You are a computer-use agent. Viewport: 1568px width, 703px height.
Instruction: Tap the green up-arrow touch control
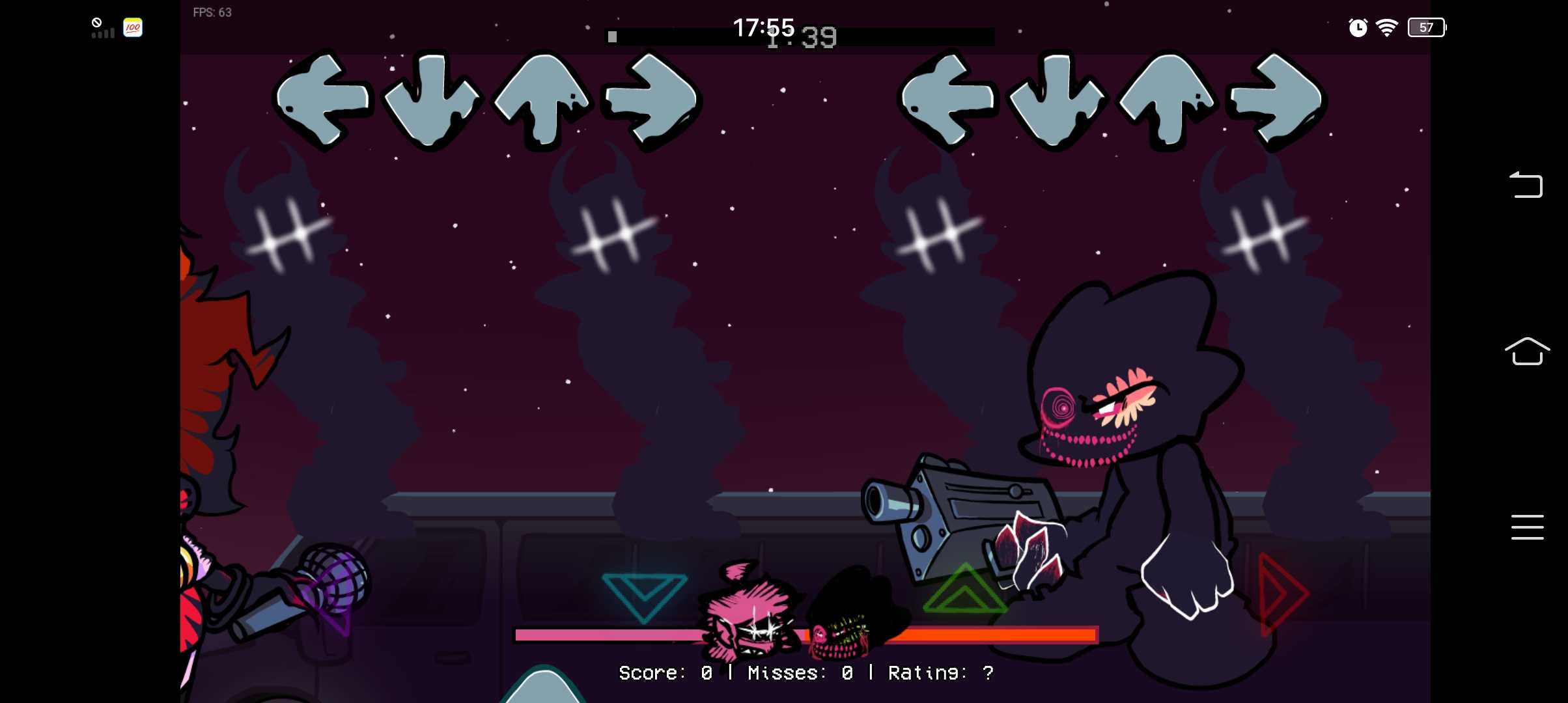pos(964,591)
